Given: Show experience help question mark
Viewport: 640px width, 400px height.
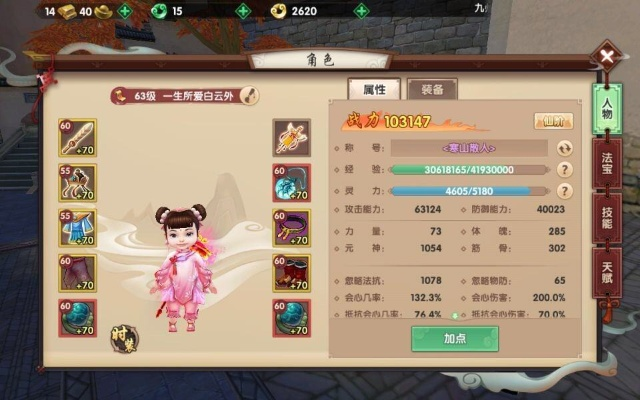Looking at the screenshot, I should click(565, 169).
